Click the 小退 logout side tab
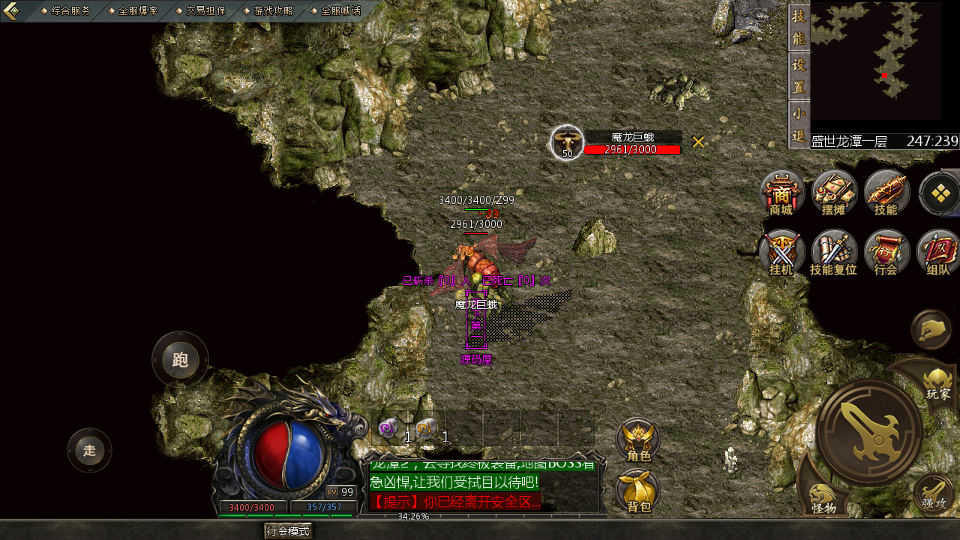 [x=798, y=124]
